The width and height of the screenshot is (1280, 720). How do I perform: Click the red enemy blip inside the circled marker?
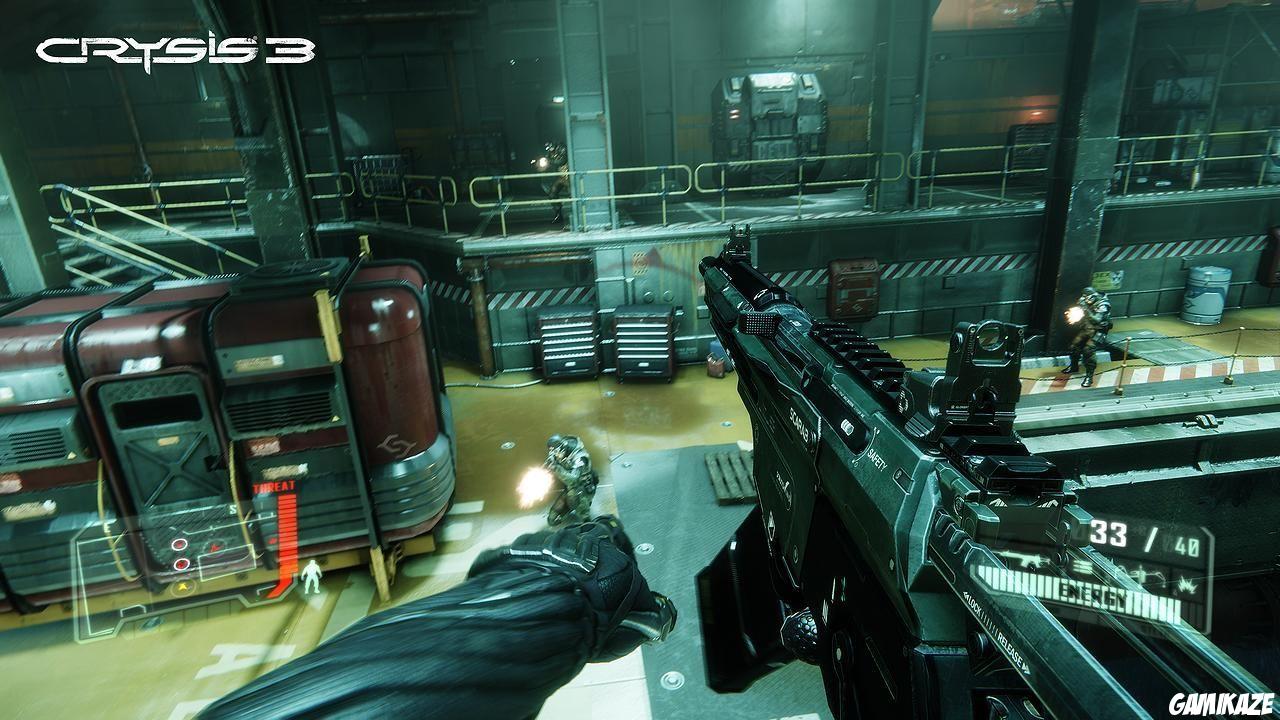(x=179, y=544)
